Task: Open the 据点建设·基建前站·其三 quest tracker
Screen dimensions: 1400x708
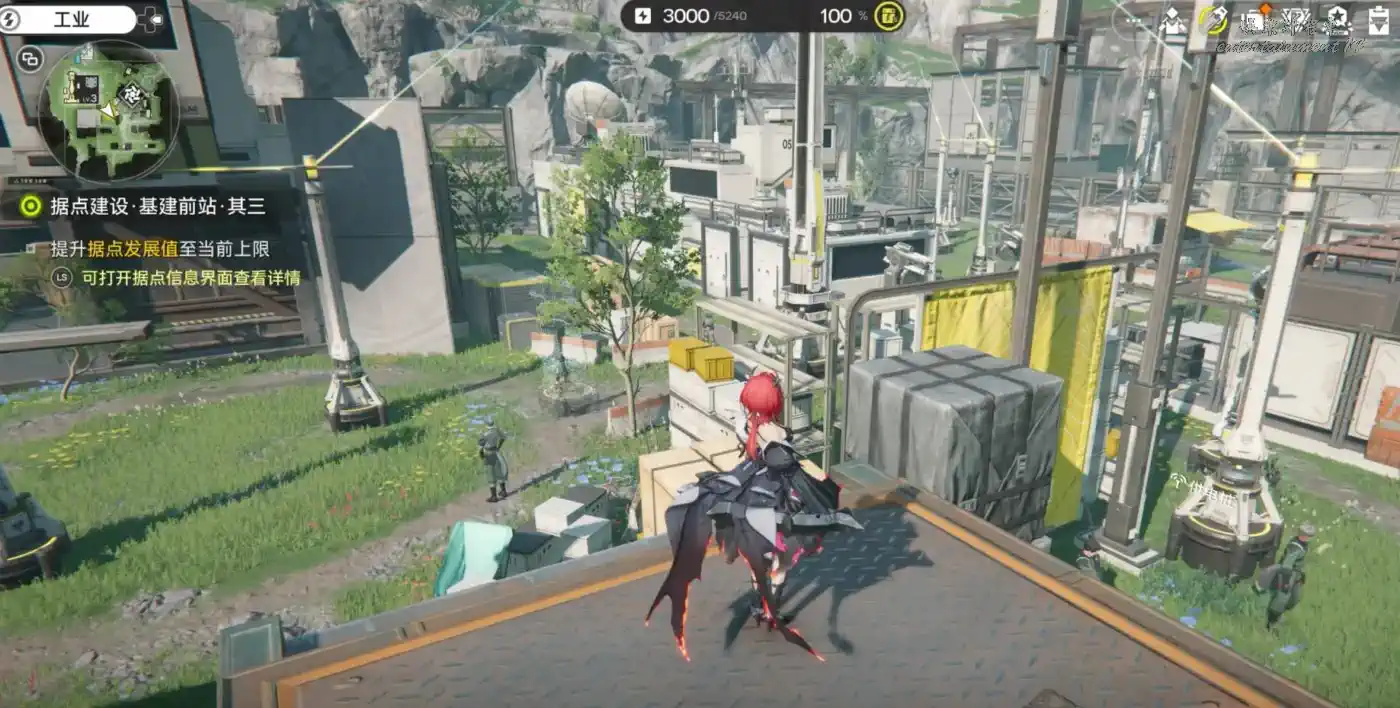Action: click(x=145, y=207)
